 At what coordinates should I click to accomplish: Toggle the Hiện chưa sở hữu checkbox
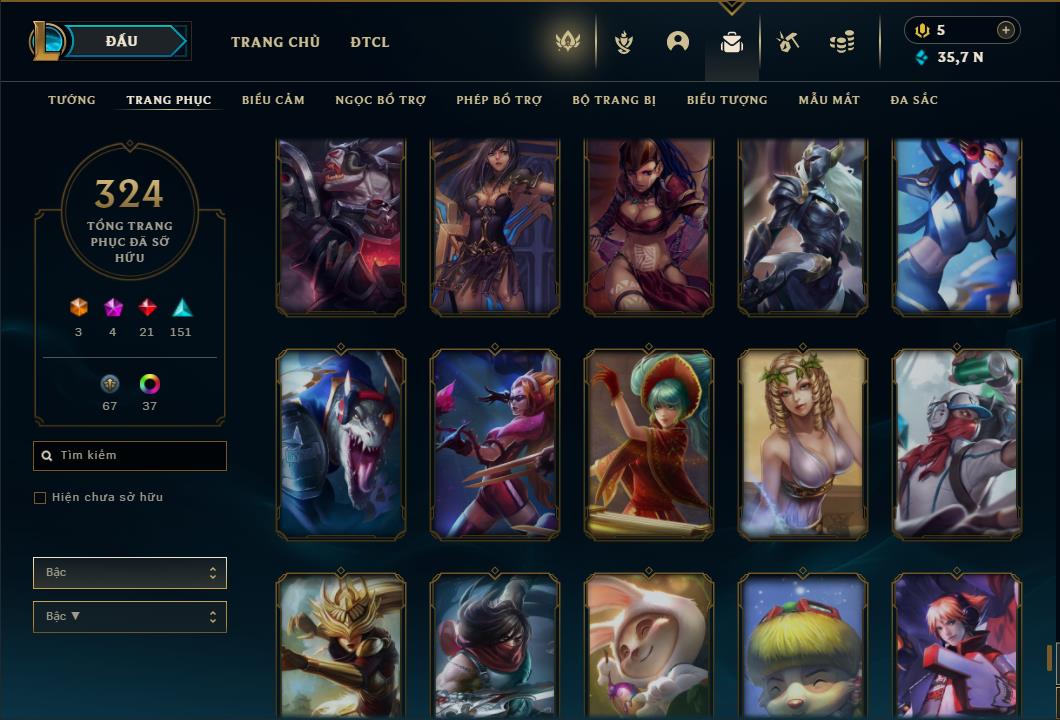(x=40, y=498)
